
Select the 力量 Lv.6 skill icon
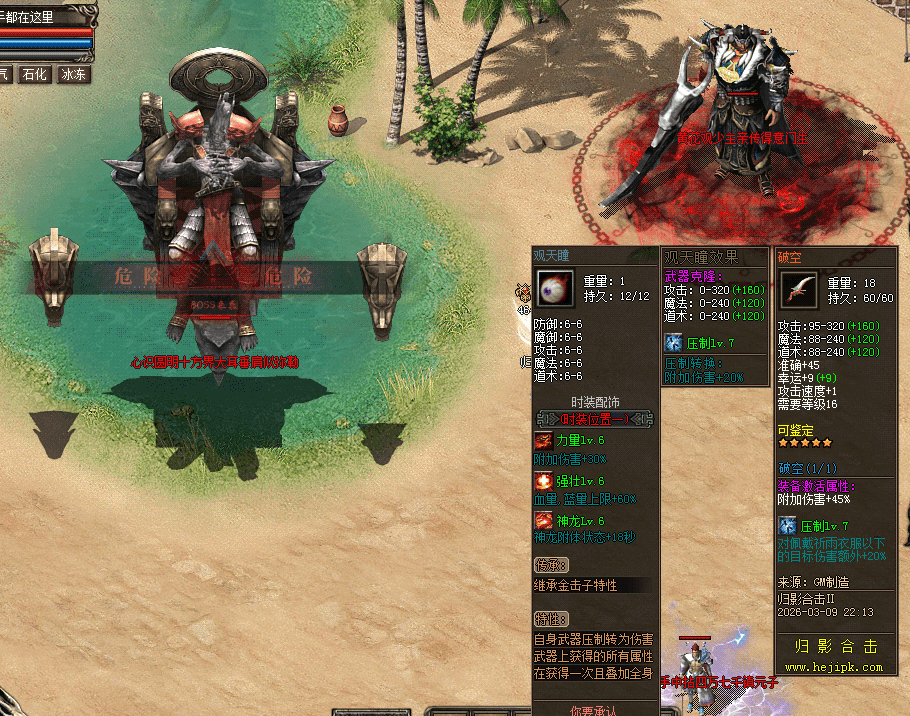coord(543,441)
